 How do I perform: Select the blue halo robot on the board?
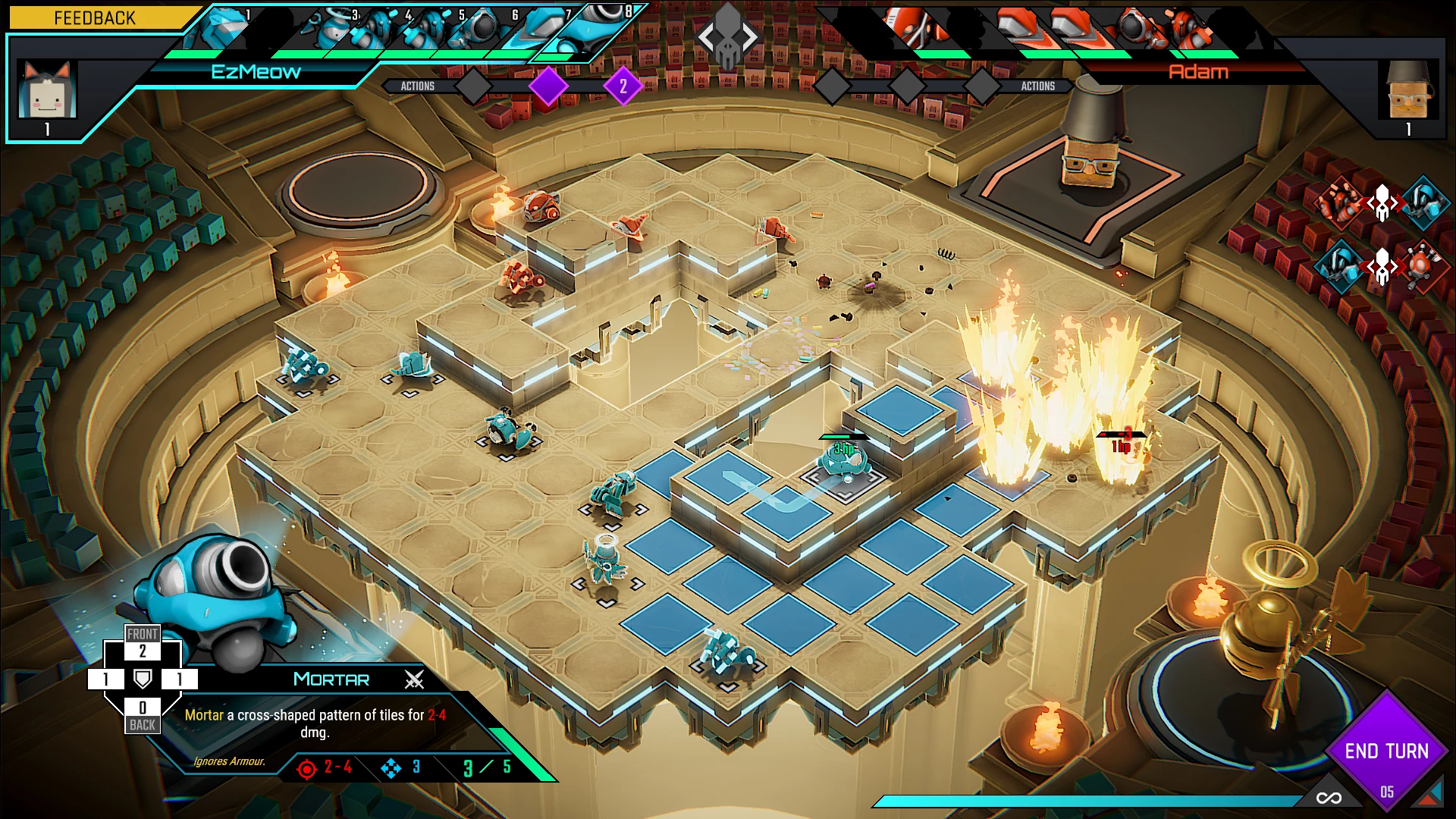point(605,560)
